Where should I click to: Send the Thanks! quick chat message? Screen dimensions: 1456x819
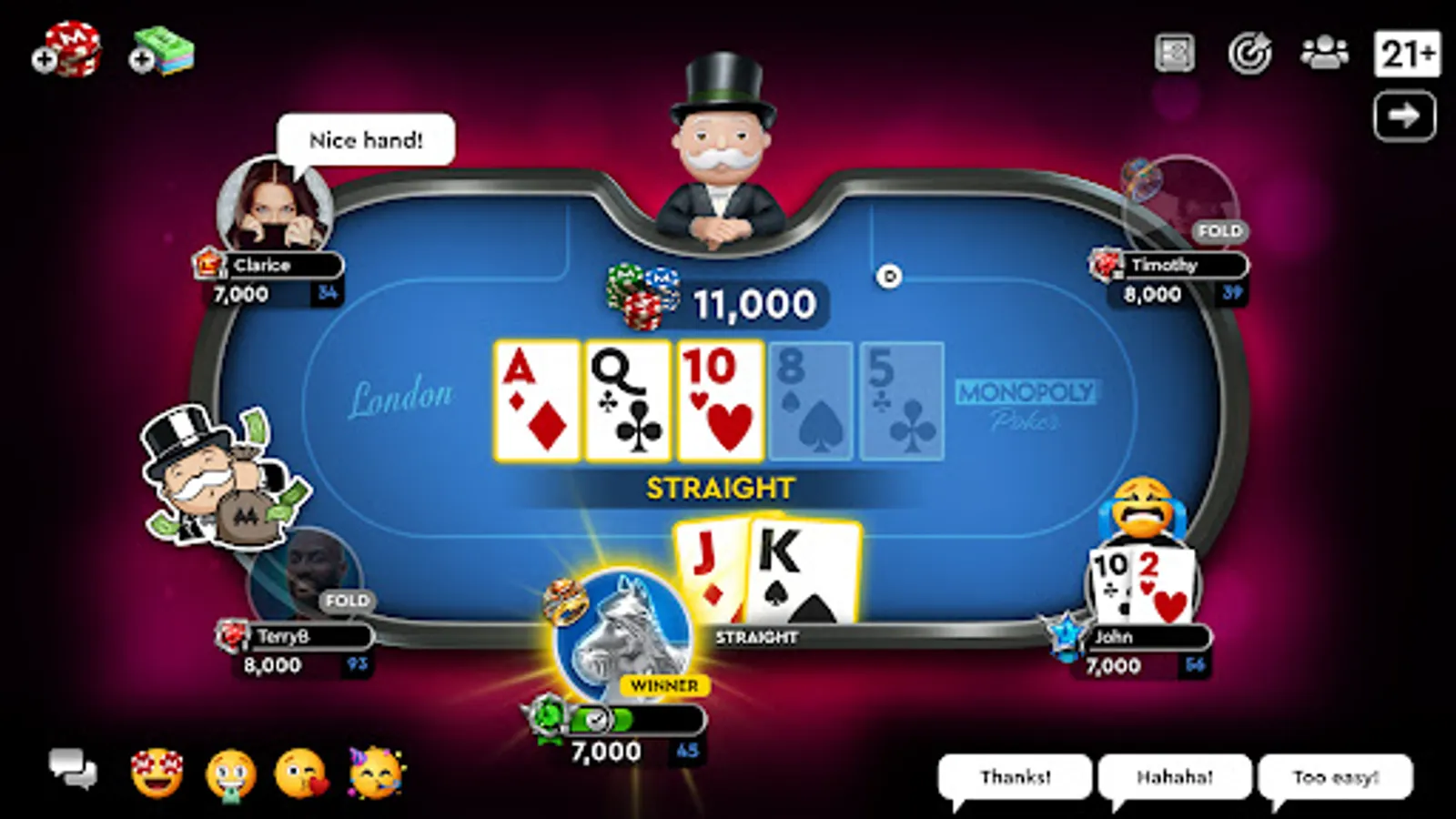1017,776
